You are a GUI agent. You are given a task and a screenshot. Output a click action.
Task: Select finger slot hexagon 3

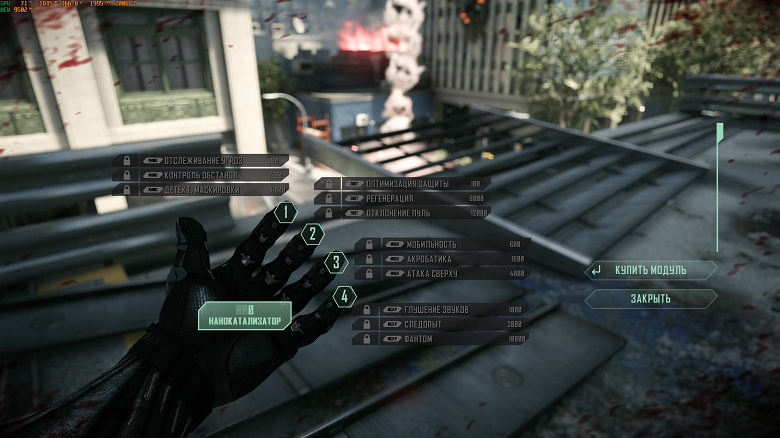(x=337, y=264)
